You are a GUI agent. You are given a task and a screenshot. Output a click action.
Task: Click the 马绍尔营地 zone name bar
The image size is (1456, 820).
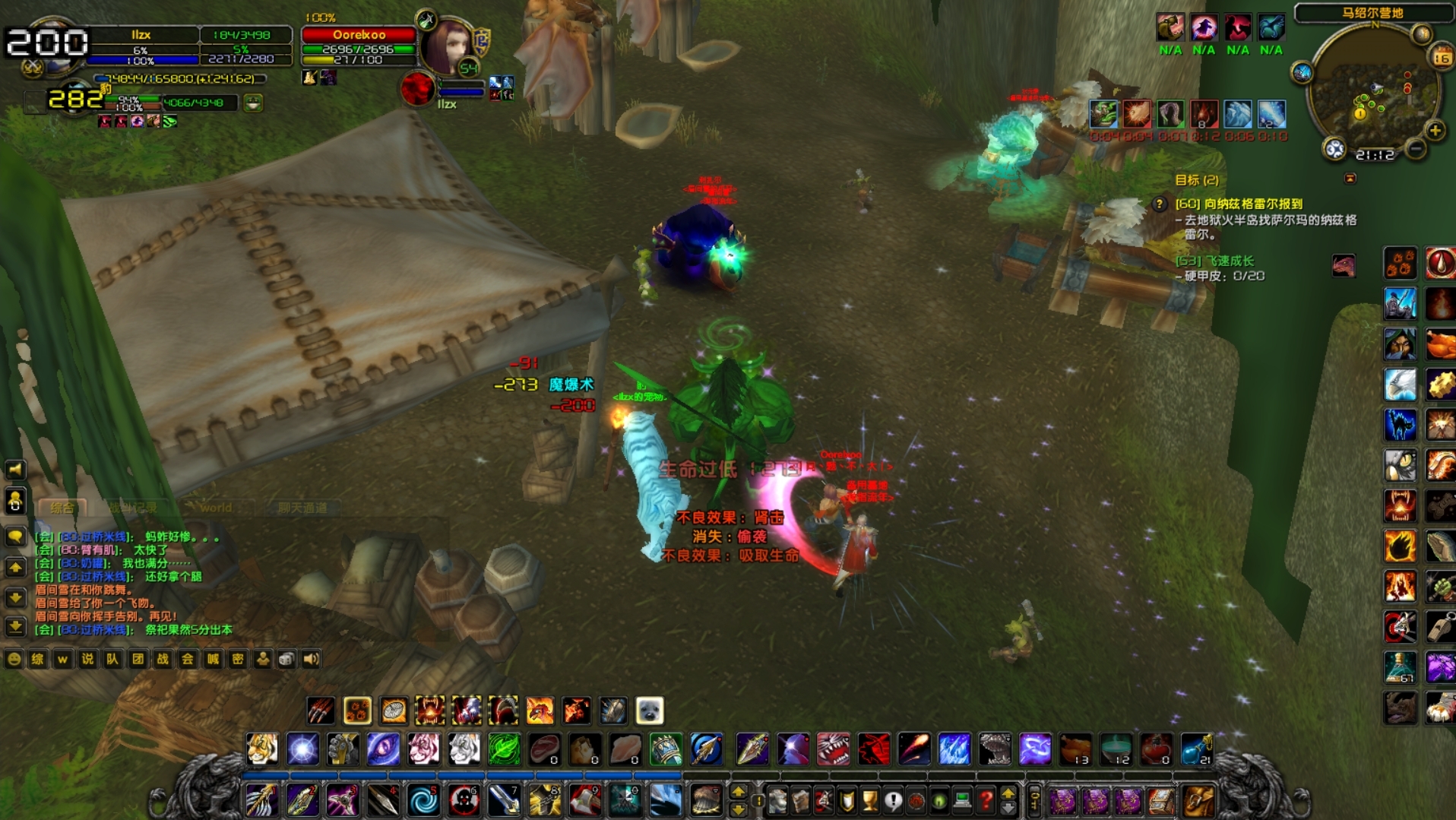click(1372, 13)
